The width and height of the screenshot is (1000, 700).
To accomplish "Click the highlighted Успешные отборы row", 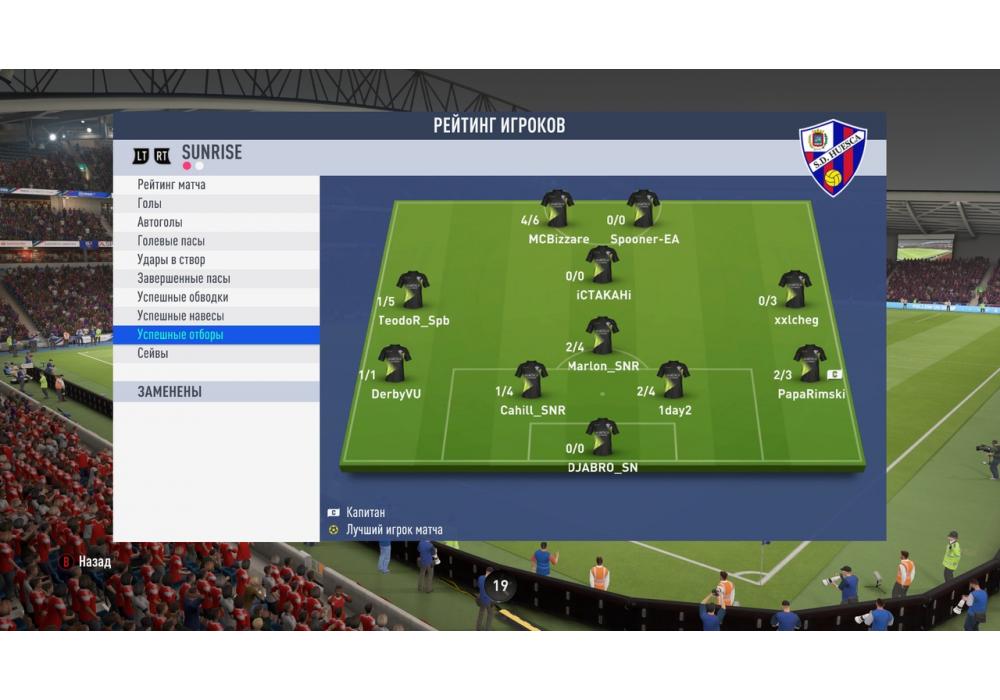I will [215, 335].
